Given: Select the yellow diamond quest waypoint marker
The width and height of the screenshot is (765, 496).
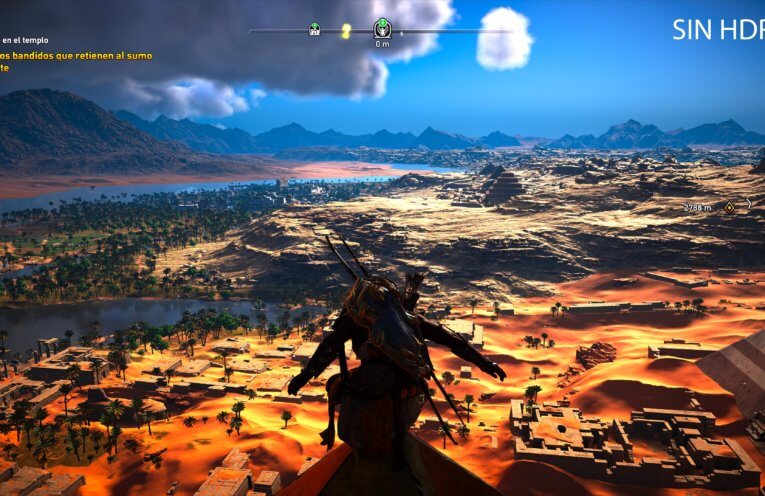Looking at the screenshot, I should coord(731,207).
